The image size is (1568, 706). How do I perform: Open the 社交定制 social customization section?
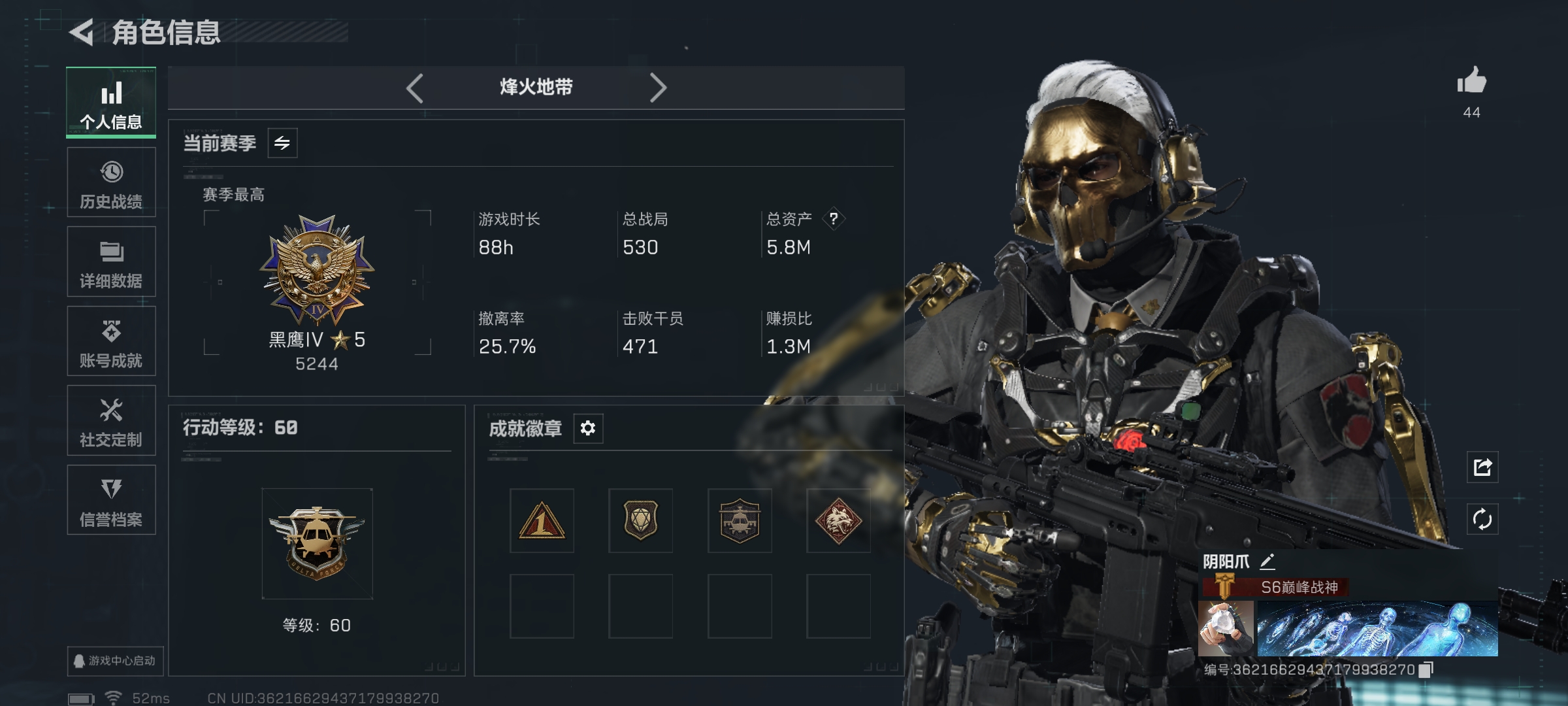(x=111, y=420)
